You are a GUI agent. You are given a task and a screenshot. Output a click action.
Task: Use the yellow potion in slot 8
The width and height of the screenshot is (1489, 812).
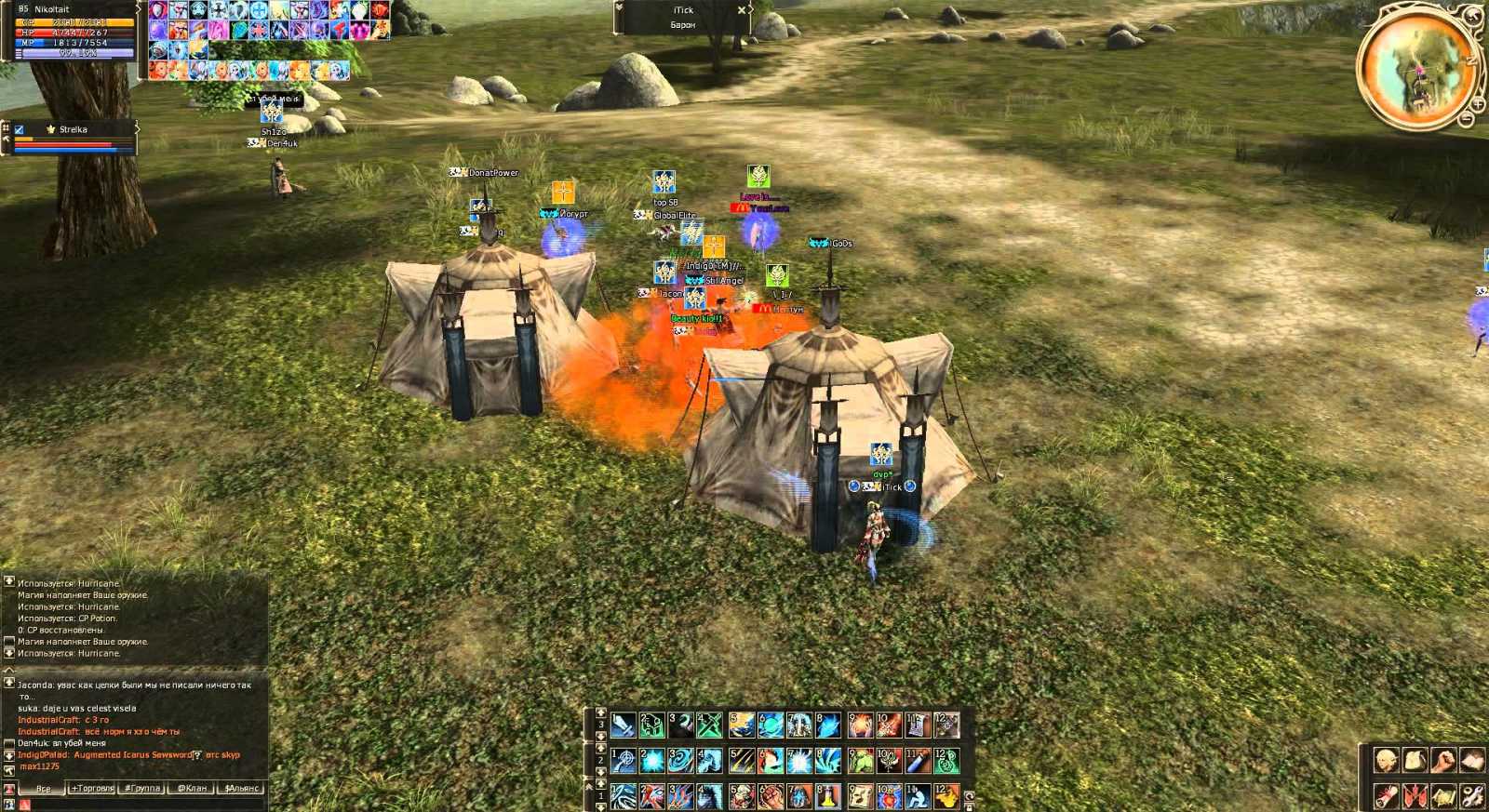coord(827,796)
